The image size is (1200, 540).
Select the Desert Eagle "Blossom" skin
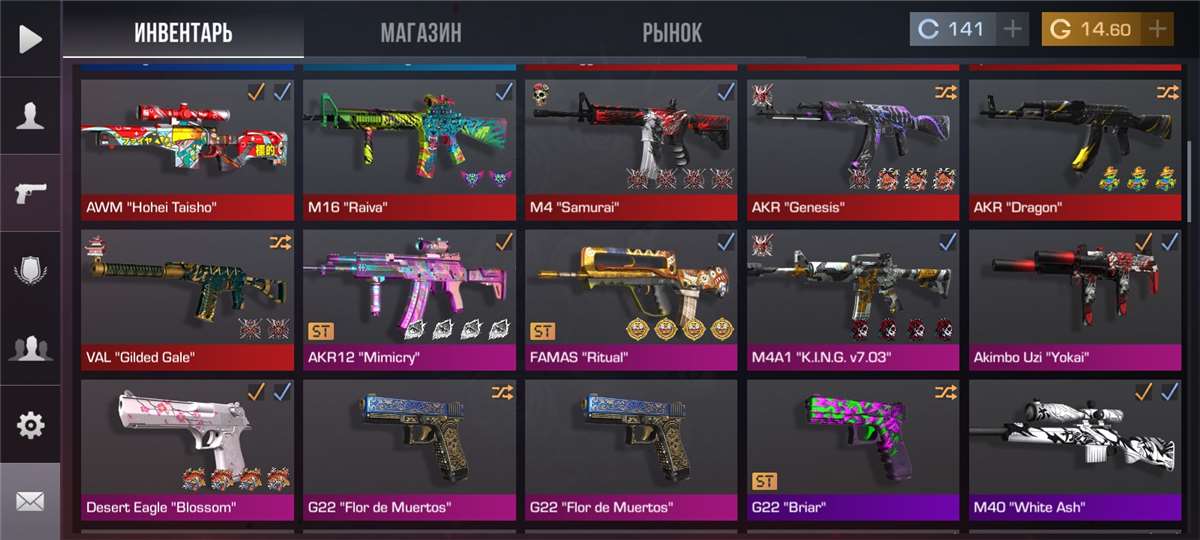point(187,450)
